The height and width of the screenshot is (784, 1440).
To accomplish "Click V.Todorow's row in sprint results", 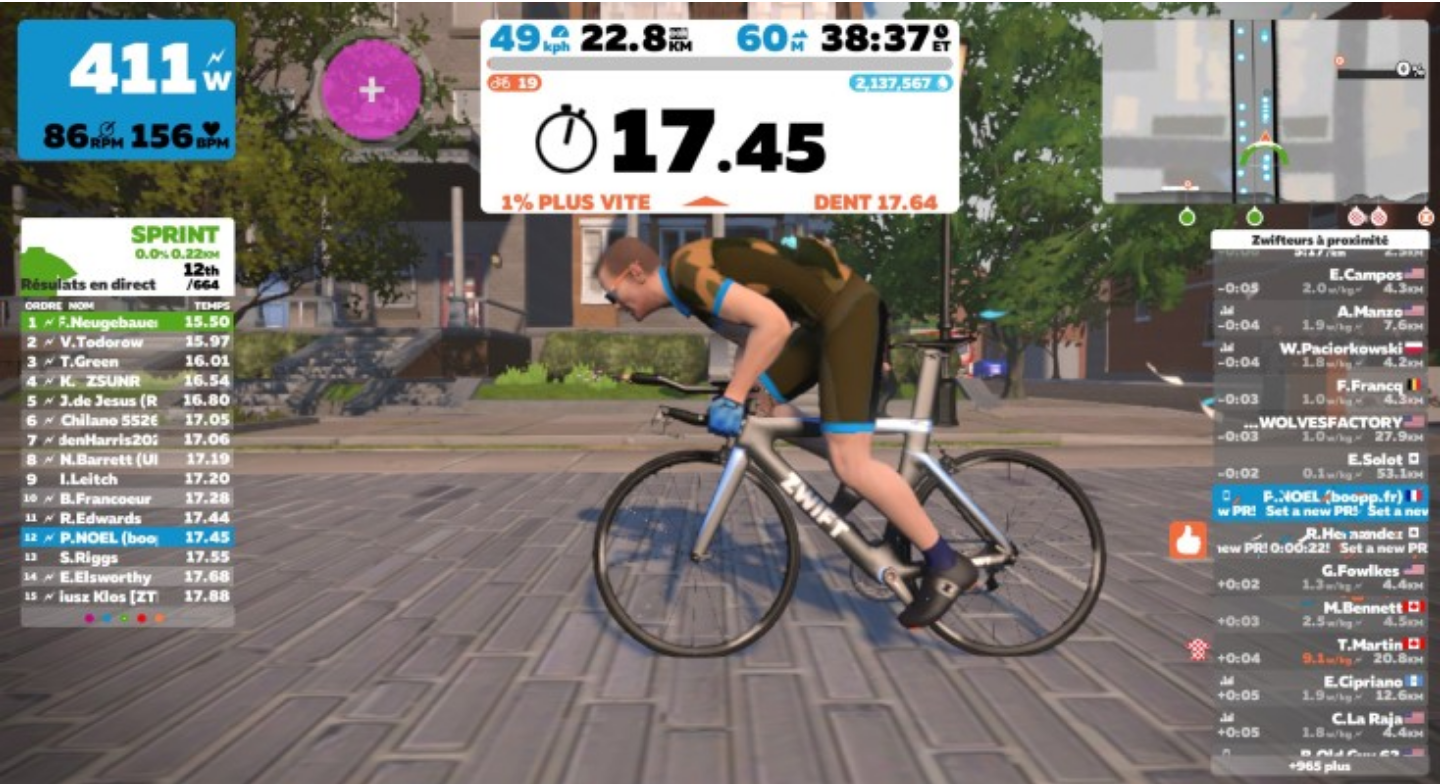I will coord(127,342).
